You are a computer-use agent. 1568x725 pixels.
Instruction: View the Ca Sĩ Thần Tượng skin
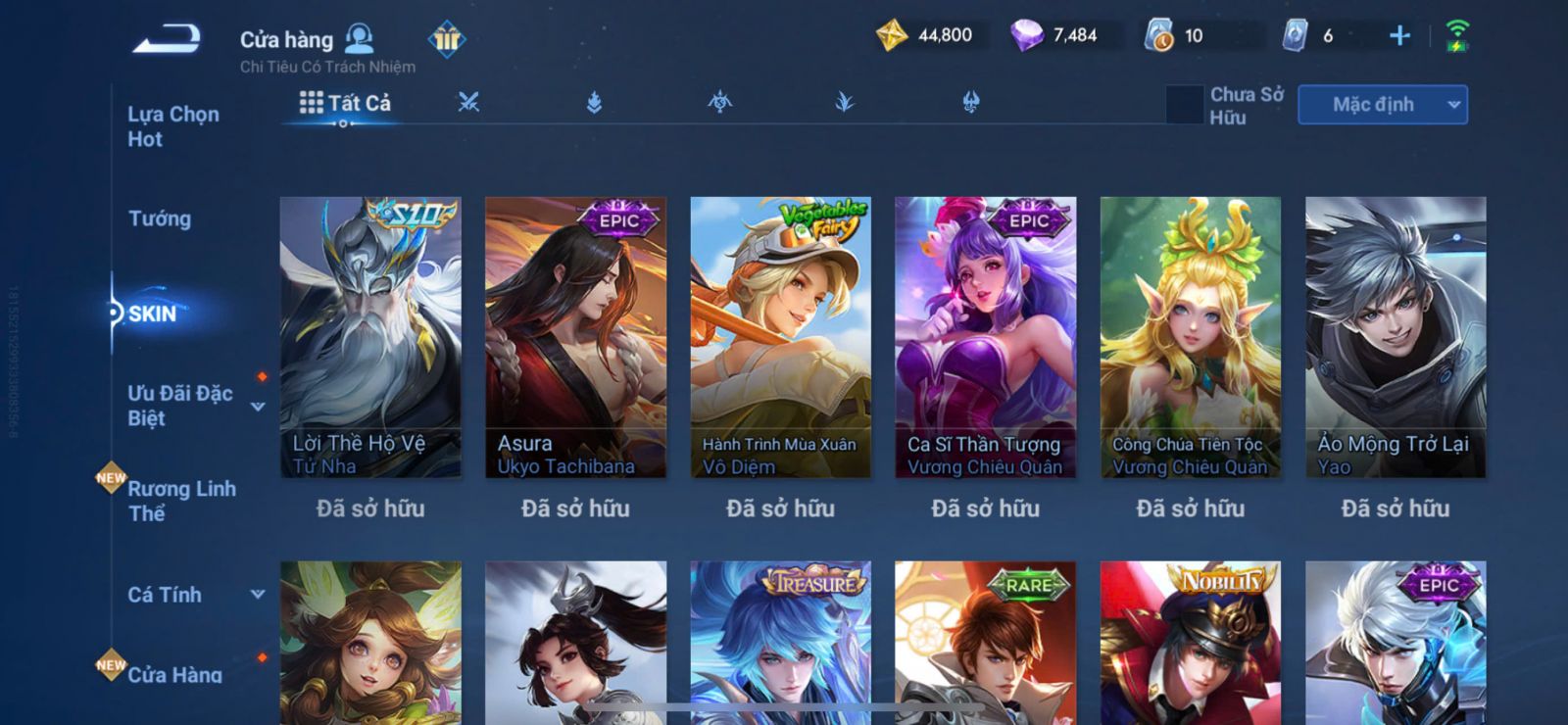pos(985,337)
